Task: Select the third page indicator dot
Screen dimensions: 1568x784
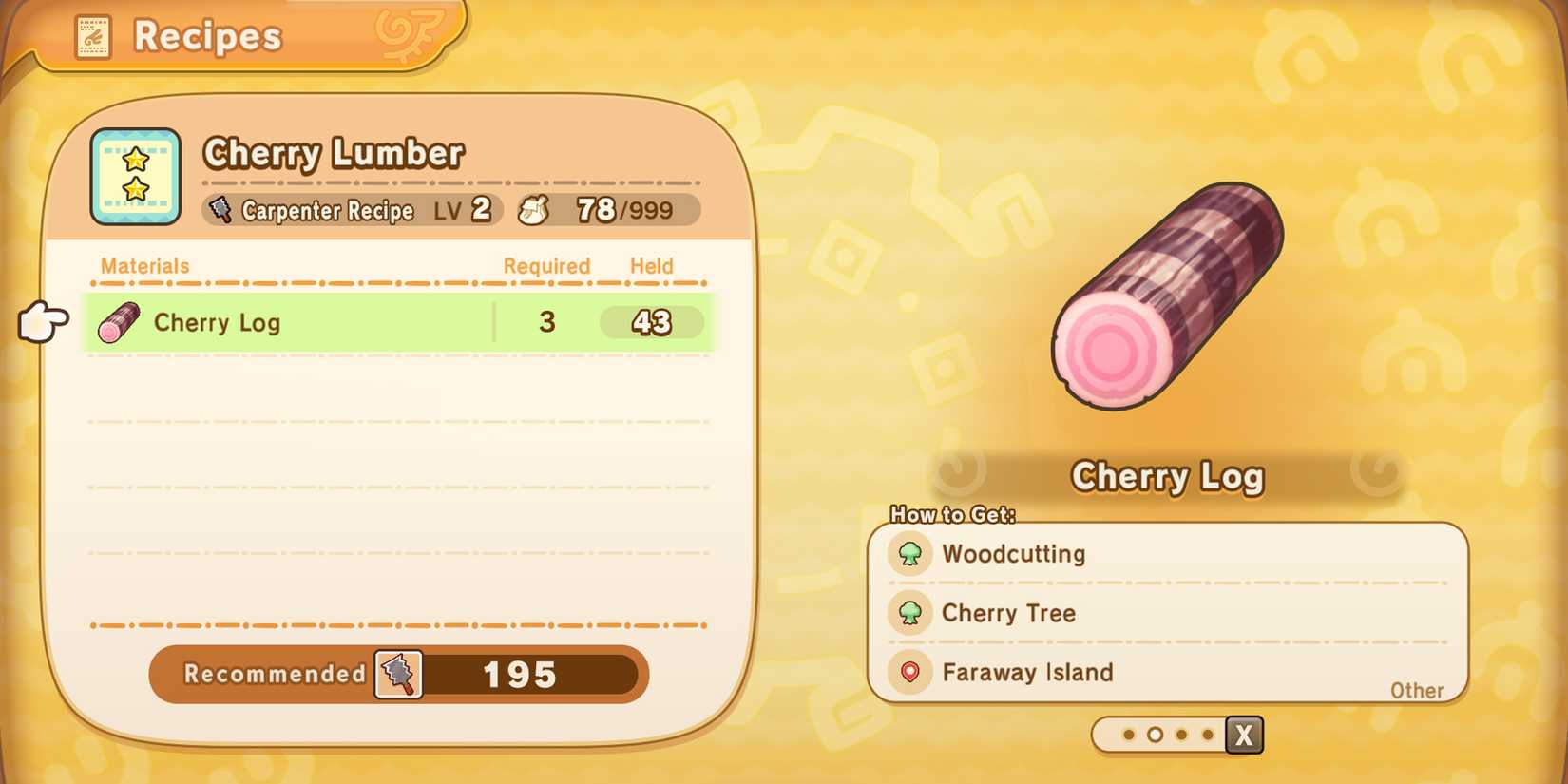Action: 1181,735
